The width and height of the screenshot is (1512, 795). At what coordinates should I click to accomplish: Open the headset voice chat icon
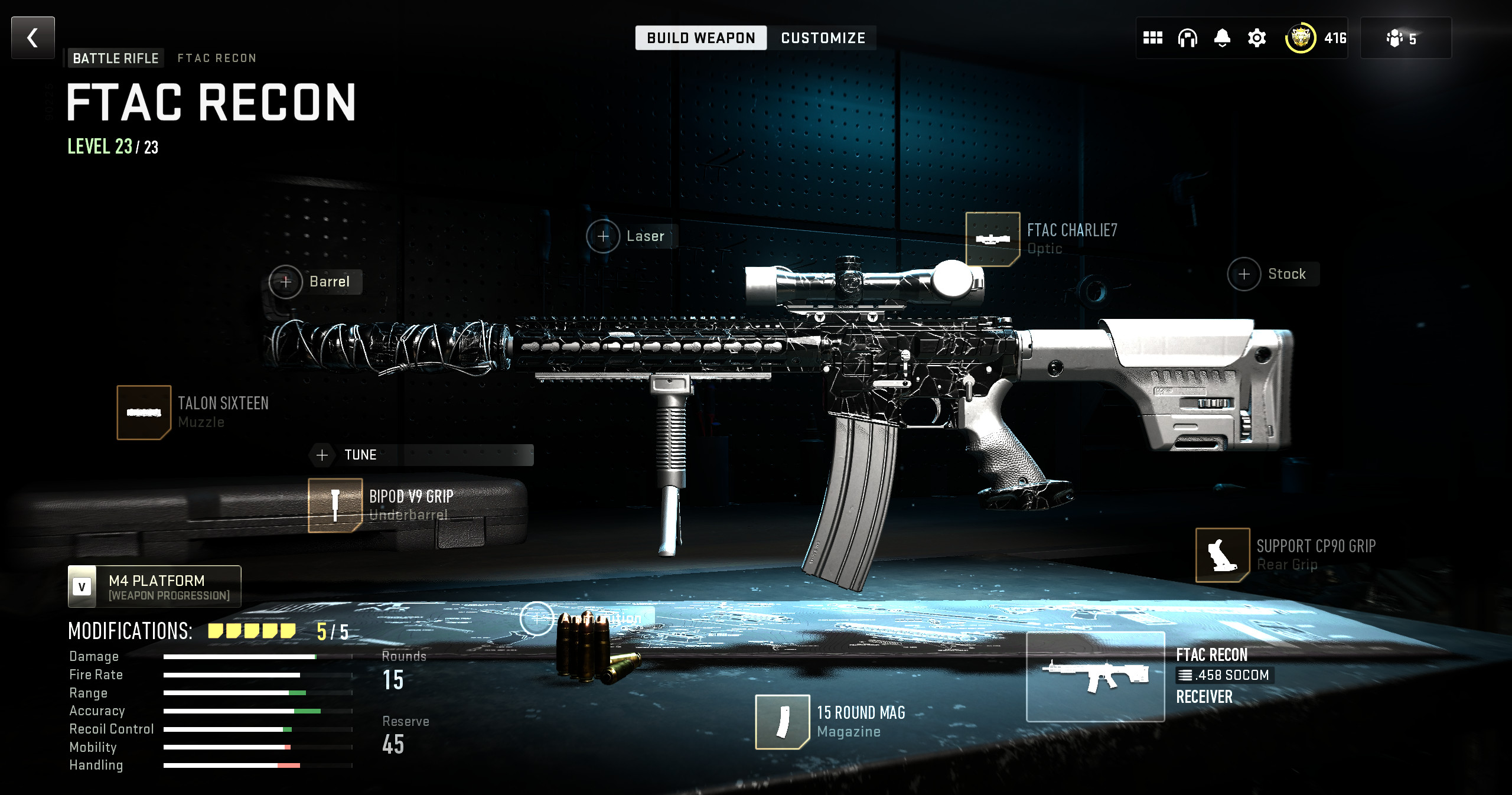(1187, 38)
